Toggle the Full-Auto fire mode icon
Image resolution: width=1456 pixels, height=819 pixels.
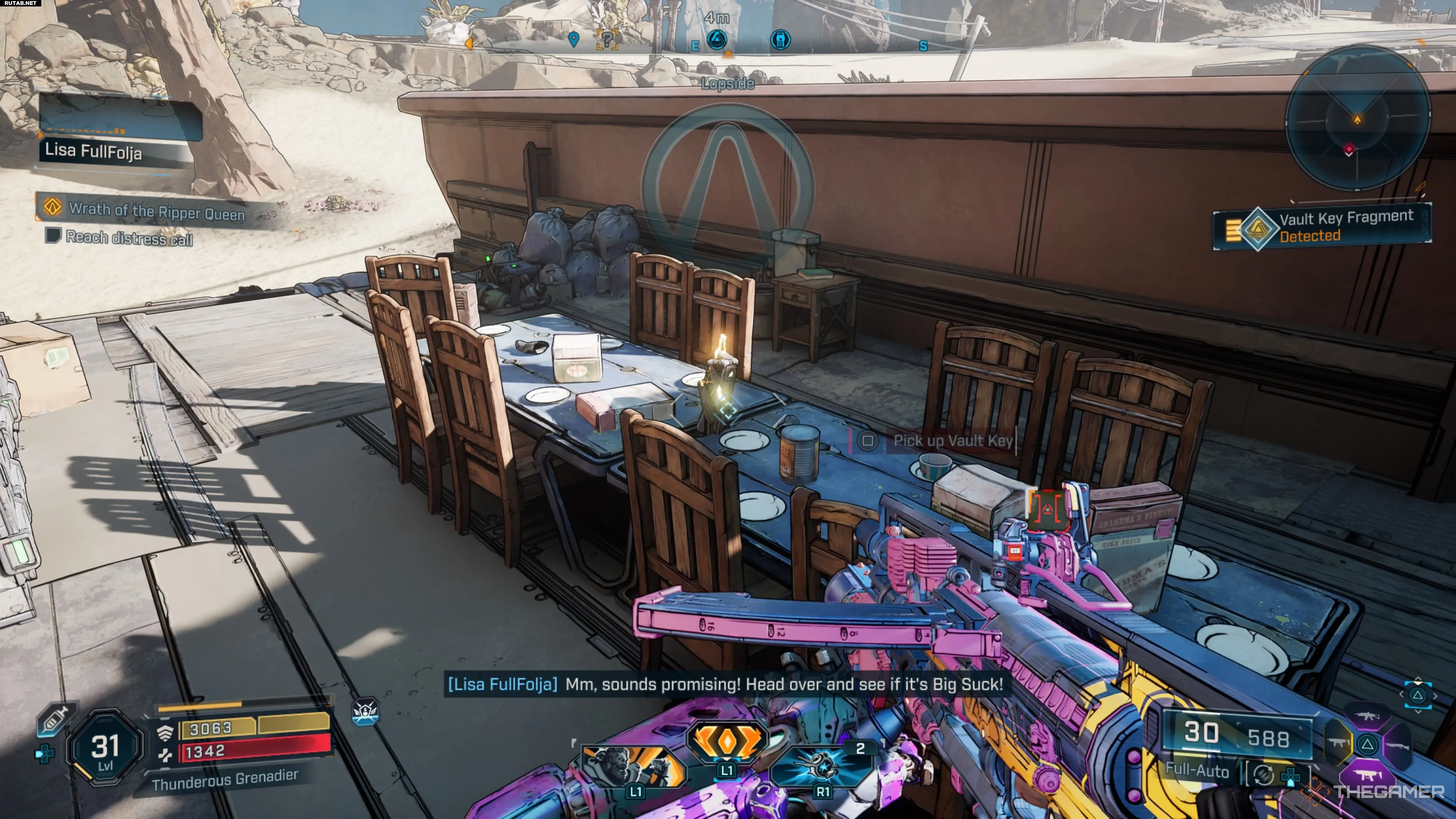click(1262, 775)
